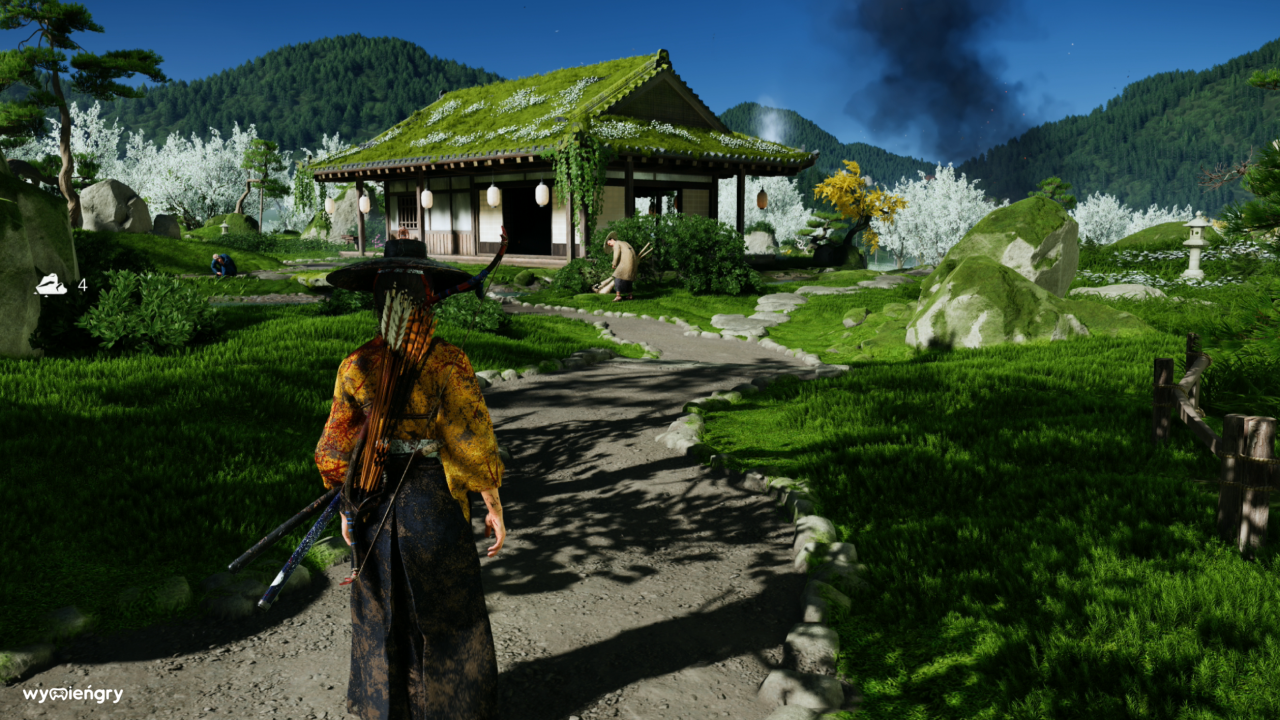Click the wymieńgry watermark logo
The width and height of the screenshot is (1280, 720).
point(73,694)
